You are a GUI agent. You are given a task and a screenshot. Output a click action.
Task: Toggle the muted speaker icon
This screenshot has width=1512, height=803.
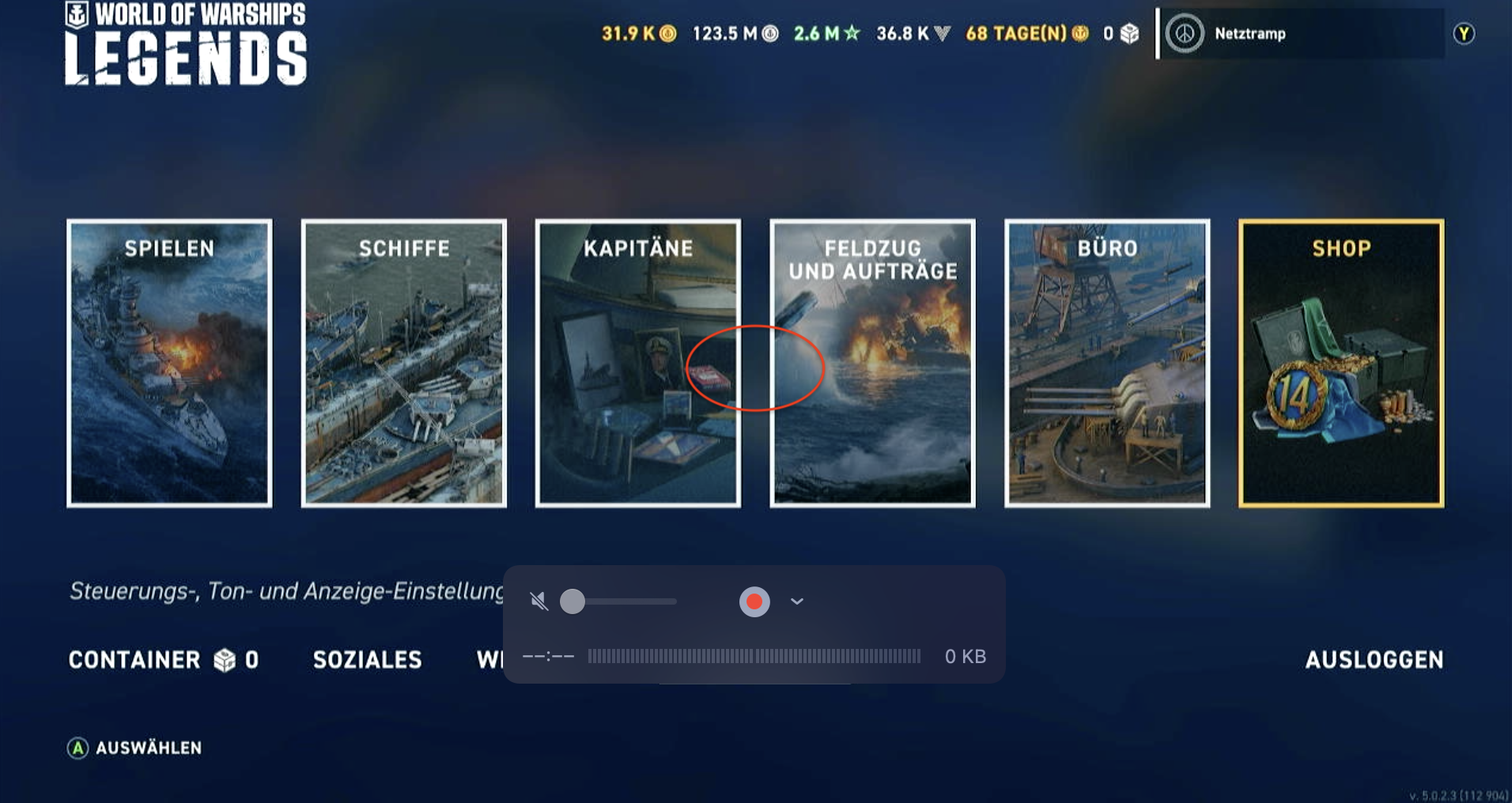pyautogui.click(x=539, y=602)
